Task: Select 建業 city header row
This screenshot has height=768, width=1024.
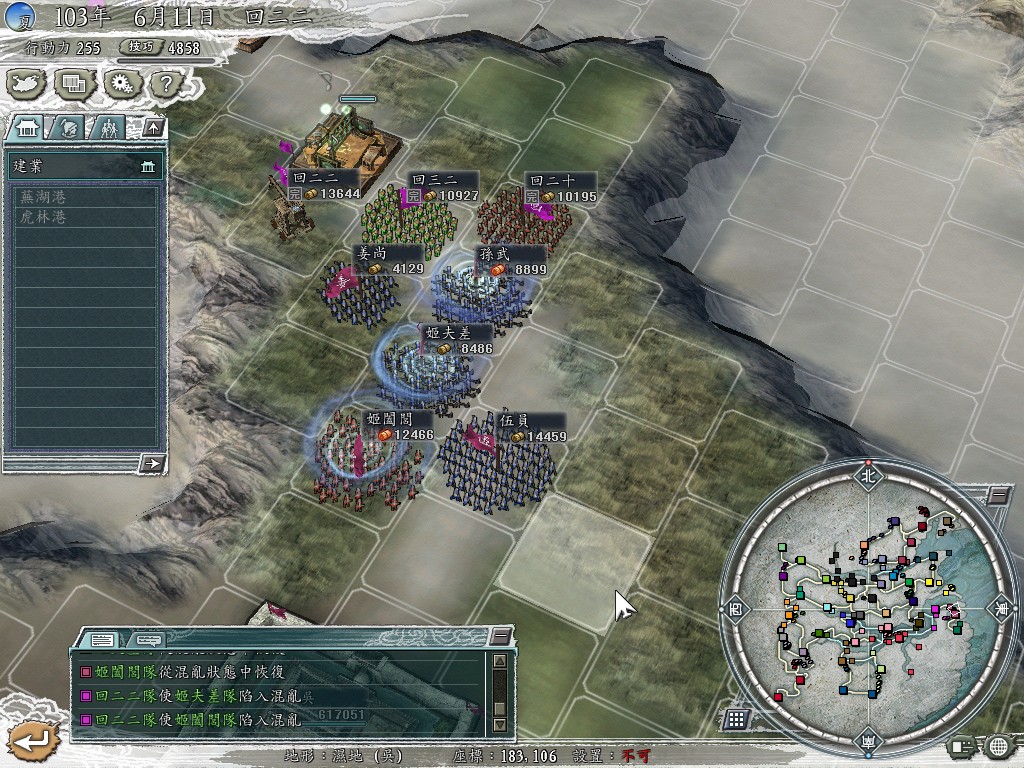Action: tap(84, 166)
